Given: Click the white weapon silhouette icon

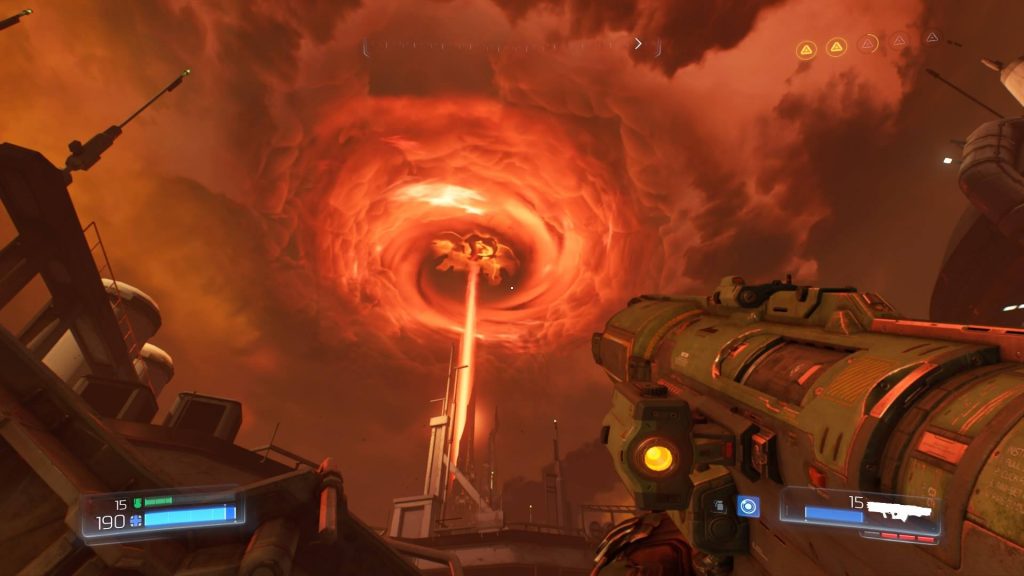Looking at the screenshot, I should click(x=902, y=511).
